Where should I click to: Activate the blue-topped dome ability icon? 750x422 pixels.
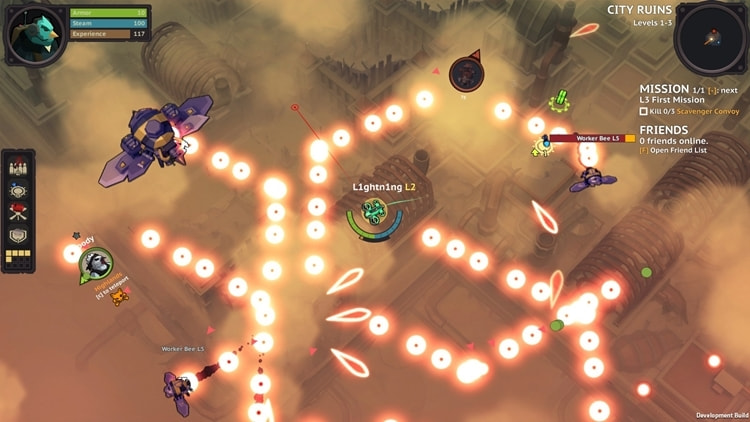(18, 190)
